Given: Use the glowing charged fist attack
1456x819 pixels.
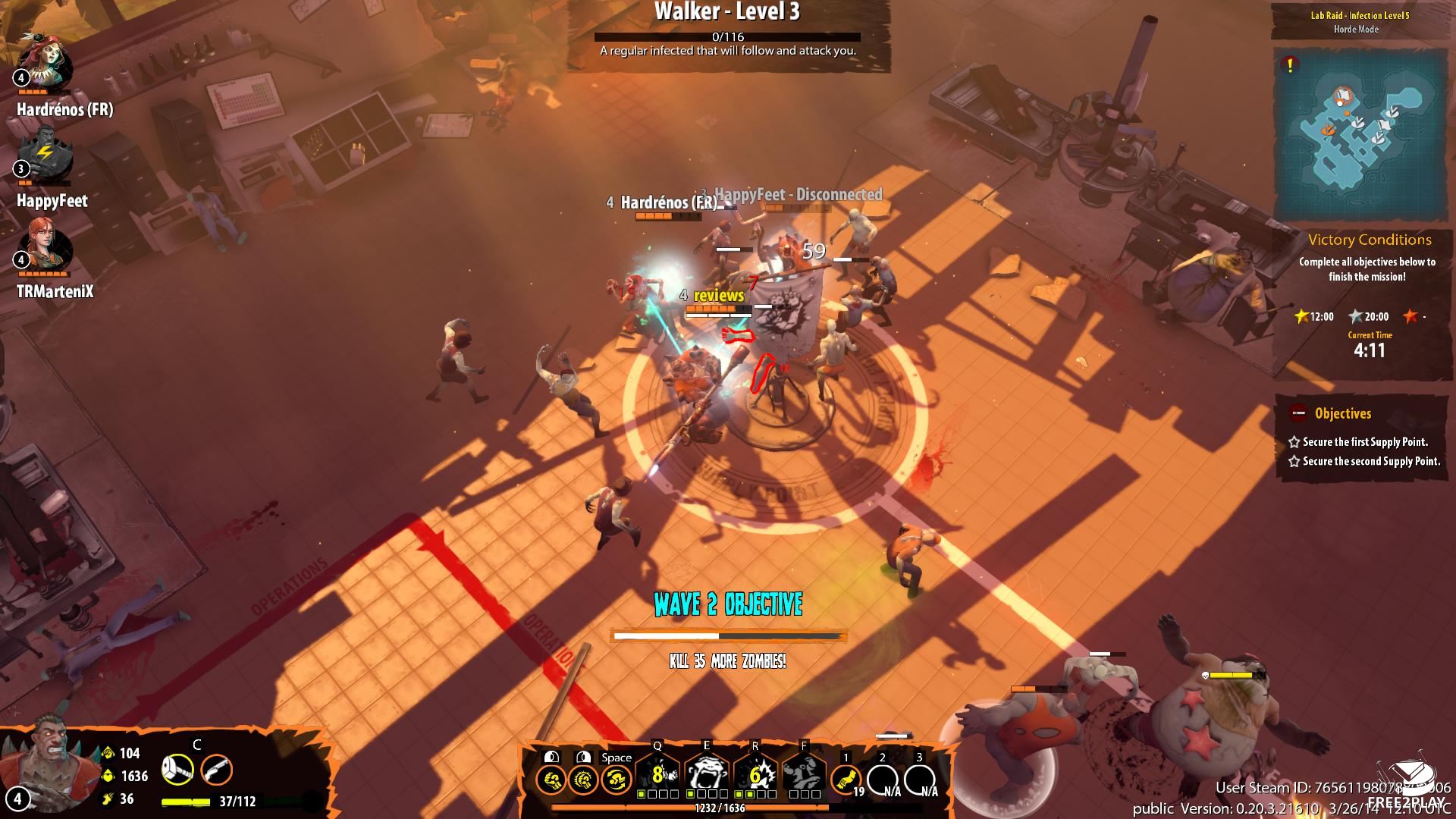Looking at the screenshot, I should (x=583, y=779).
